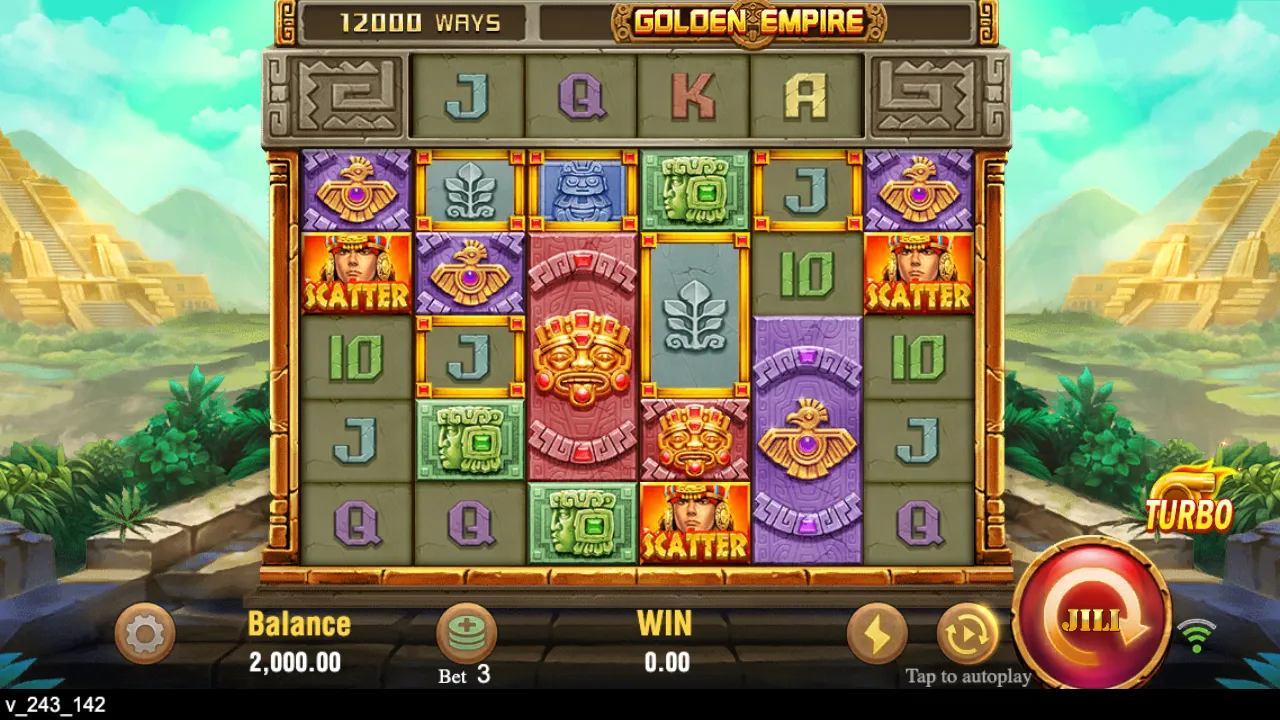Open the game settings gear

click(x=144, y=634)
